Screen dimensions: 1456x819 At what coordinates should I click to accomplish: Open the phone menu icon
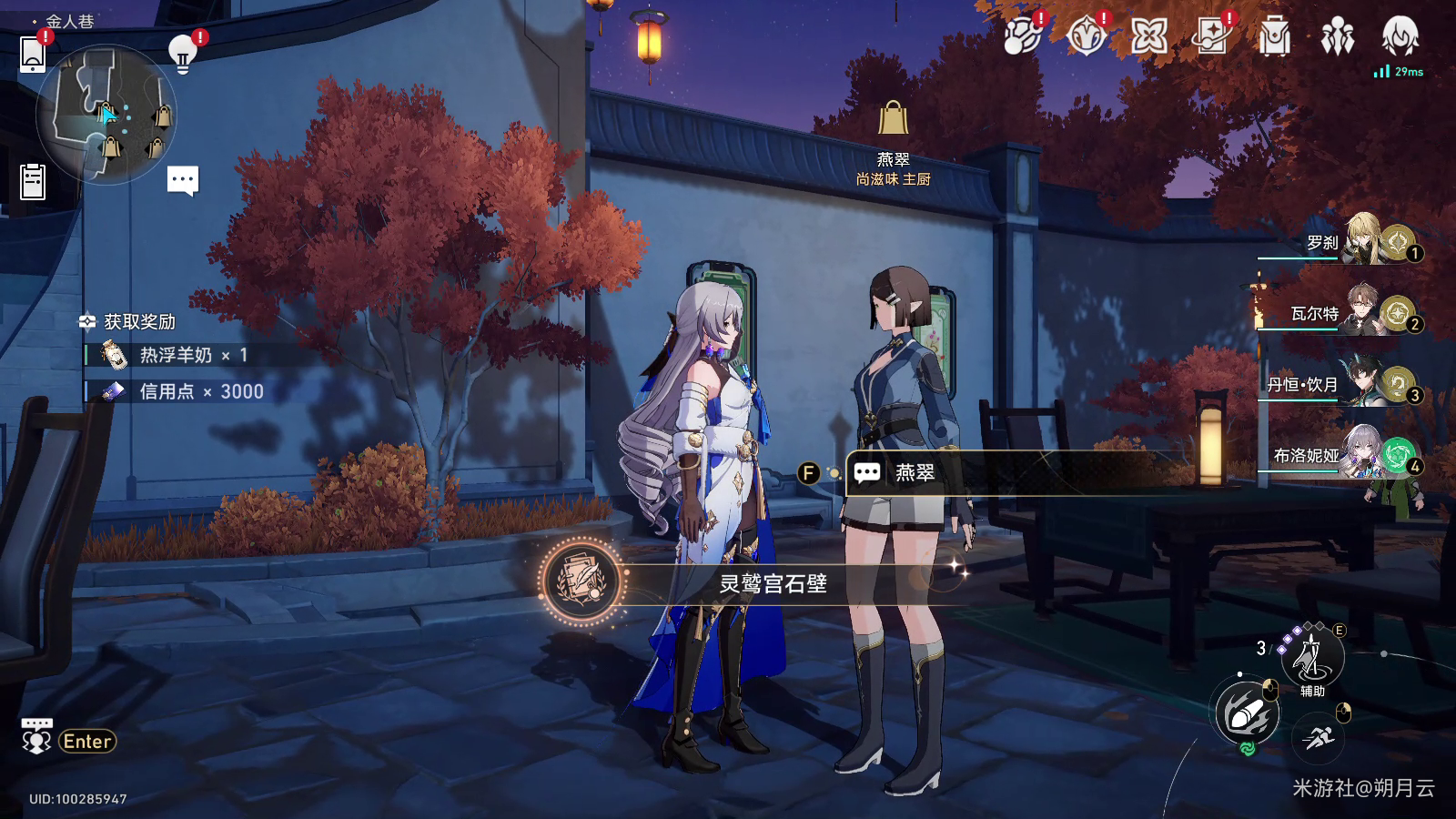(x=33, y=53)
